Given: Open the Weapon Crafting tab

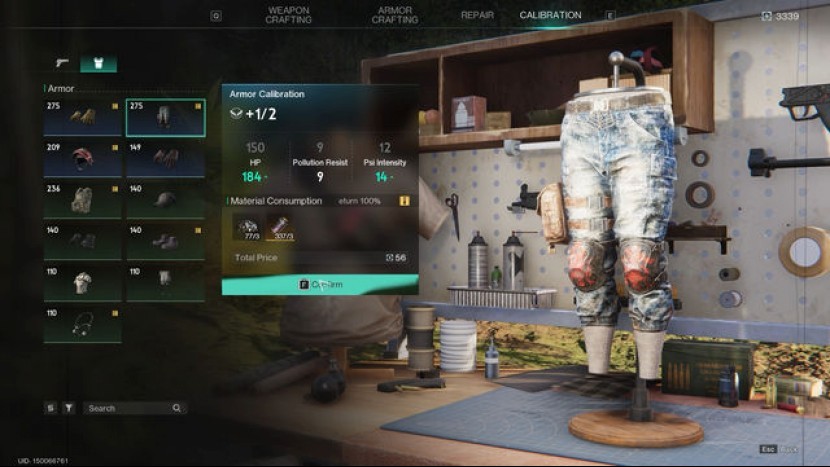Looking at the screenshot, I should click(287, 15).
